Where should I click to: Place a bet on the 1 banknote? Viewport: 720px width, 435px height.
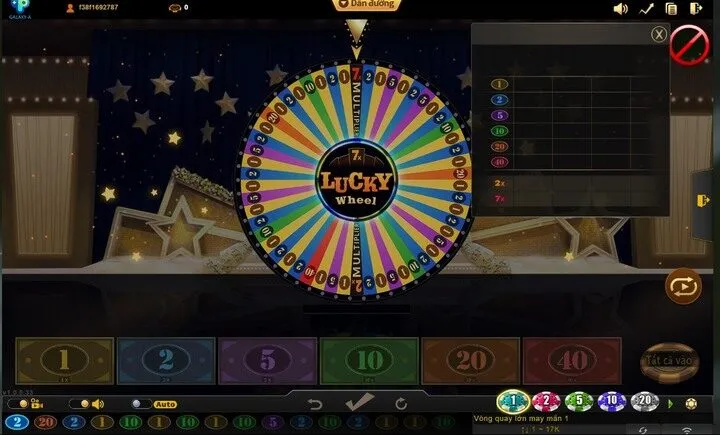click(x=64, y=361)
